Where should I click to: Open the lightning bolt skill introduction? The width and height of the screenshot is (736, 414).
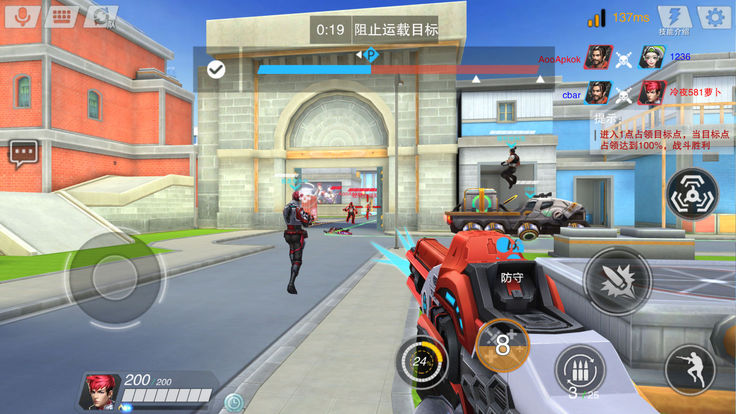[x=674, y=17]
